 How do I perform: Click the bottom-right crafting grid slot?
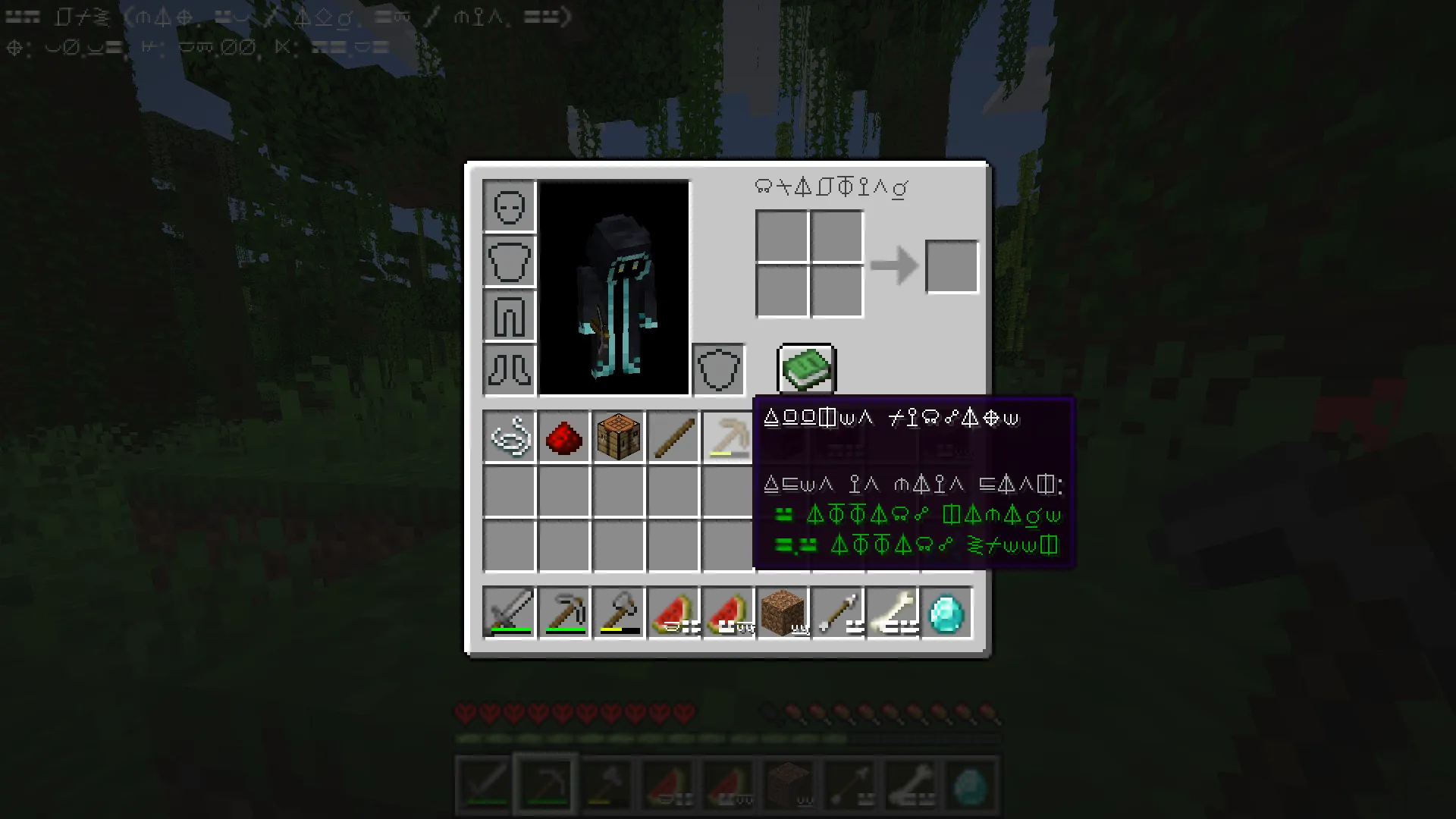(x=836, y=293)
